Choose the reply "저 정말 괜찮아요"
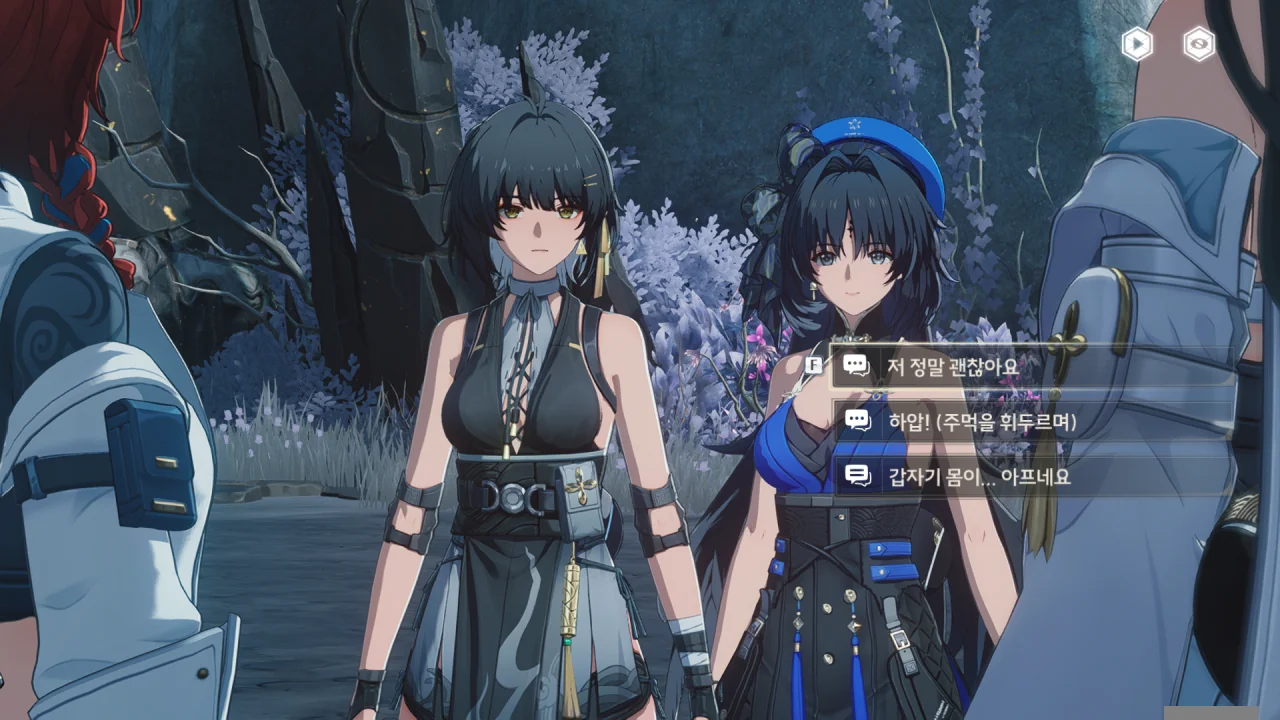 [952, 366]
